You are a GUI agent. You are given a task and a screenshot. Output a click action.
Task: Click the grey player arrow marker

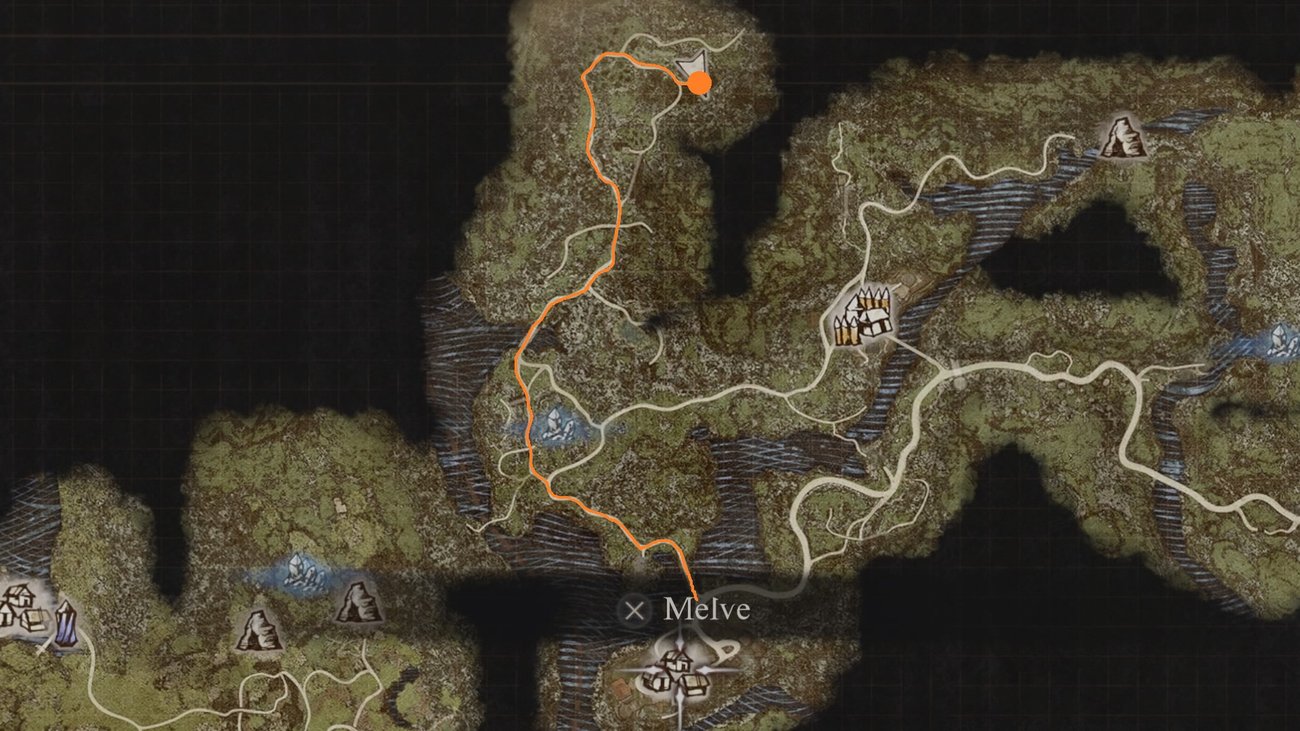688,66
